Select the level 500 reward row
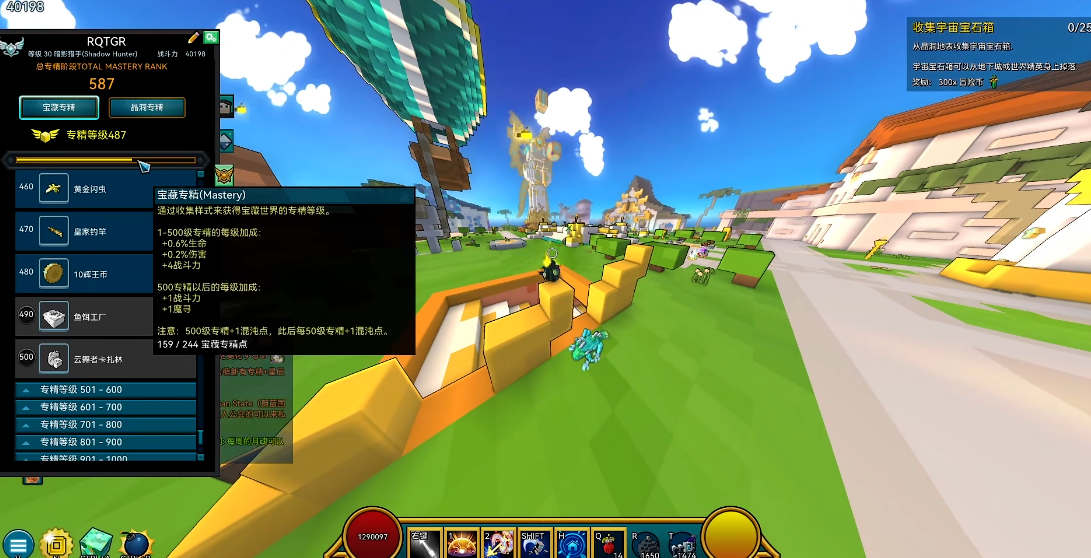Image resolution: width=1091 pixels, height=558 pixels. point(105,357)
